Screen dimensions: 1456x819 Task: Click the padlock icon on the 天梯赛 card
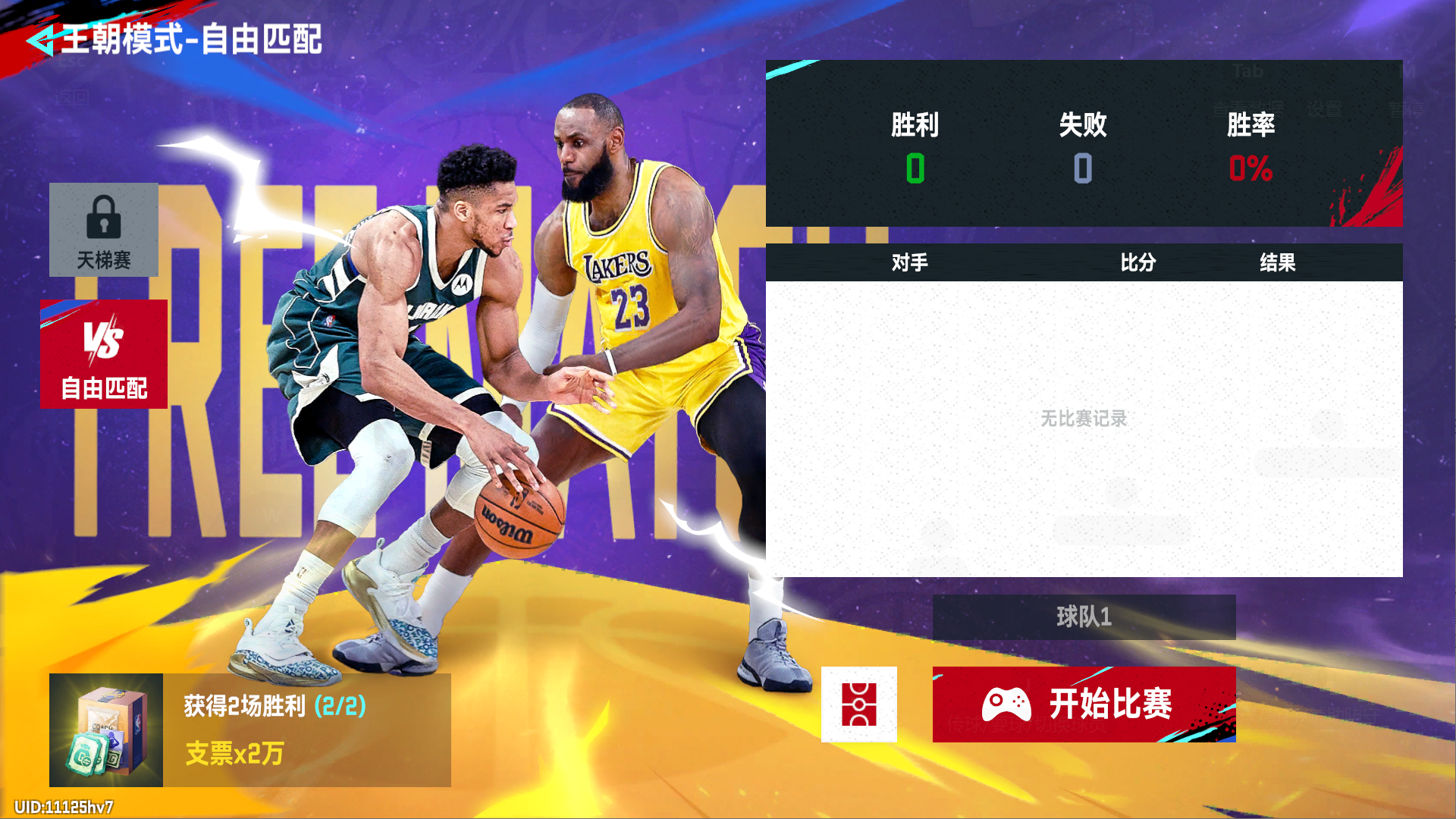tap(104, 215)
